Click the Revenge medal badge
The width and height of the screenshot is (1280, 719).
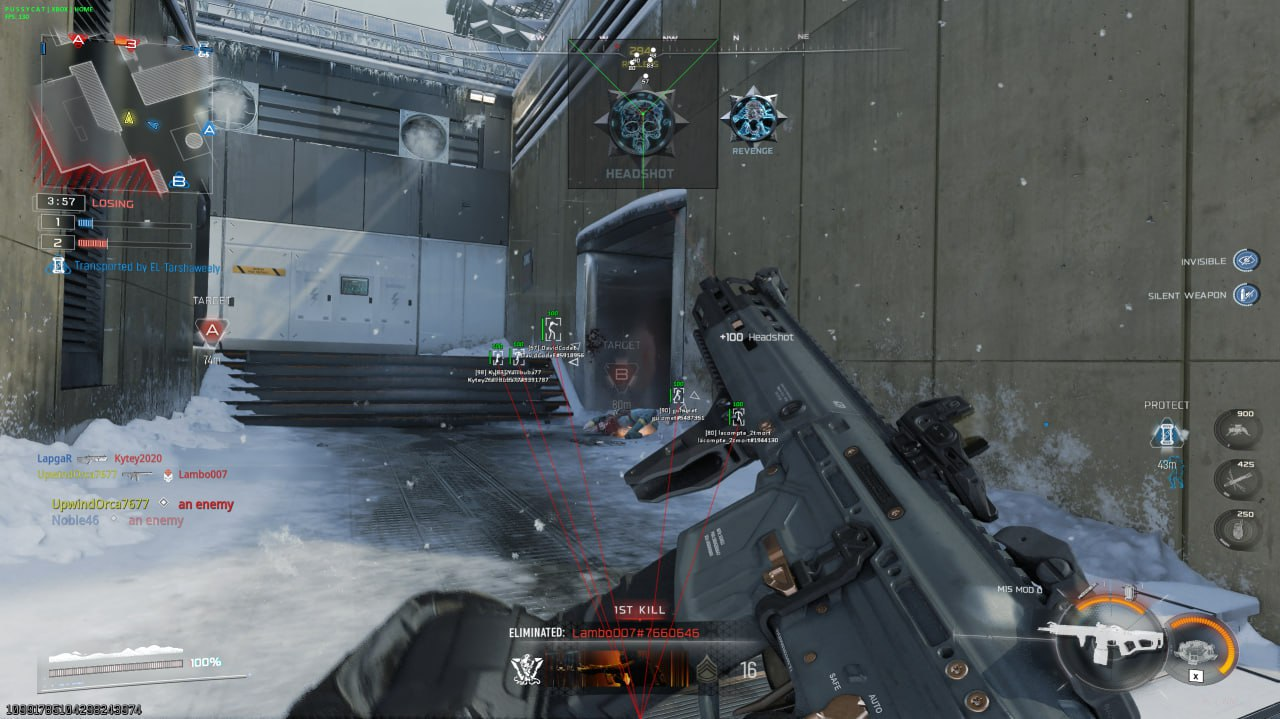[x=752, y=118]
